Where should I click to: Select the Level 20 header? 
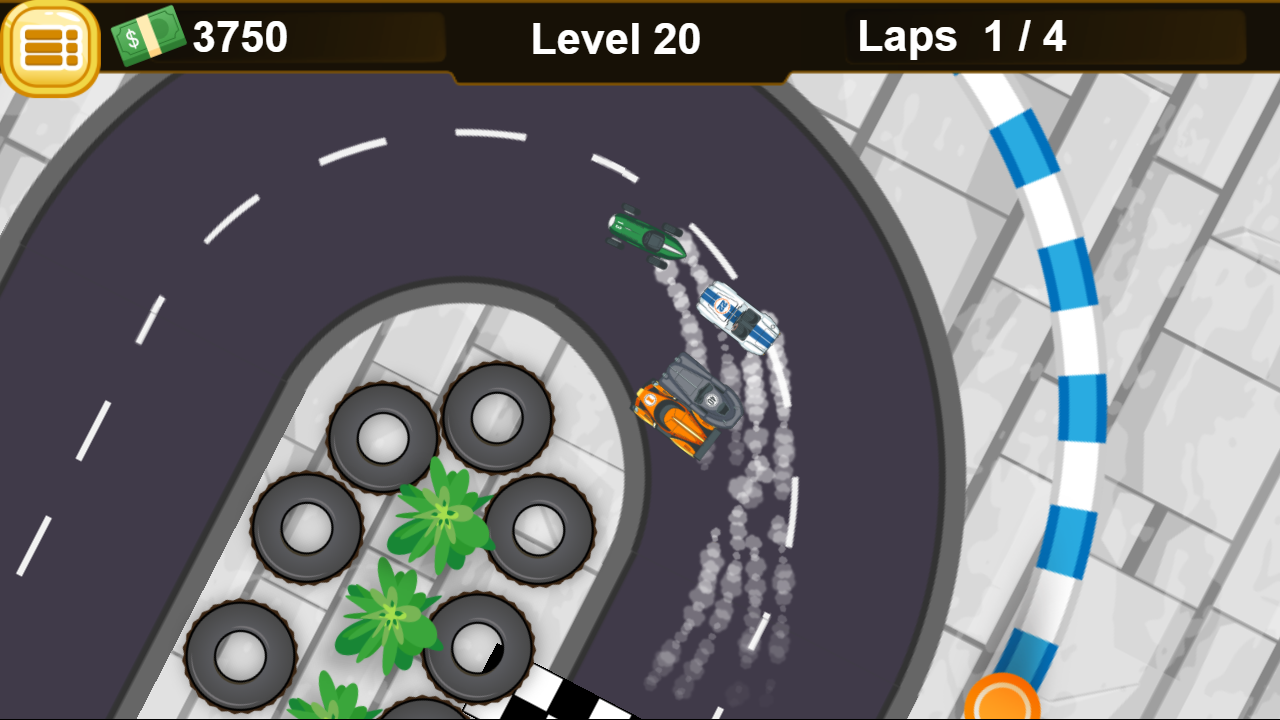pos(616,40)
